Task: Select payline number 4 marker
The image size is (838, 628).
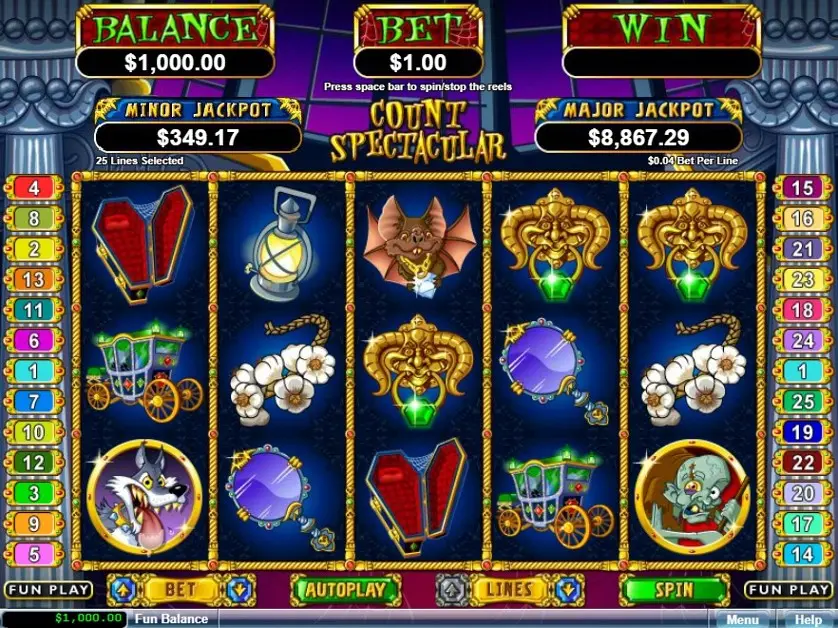Action: [x=34, y=188]
